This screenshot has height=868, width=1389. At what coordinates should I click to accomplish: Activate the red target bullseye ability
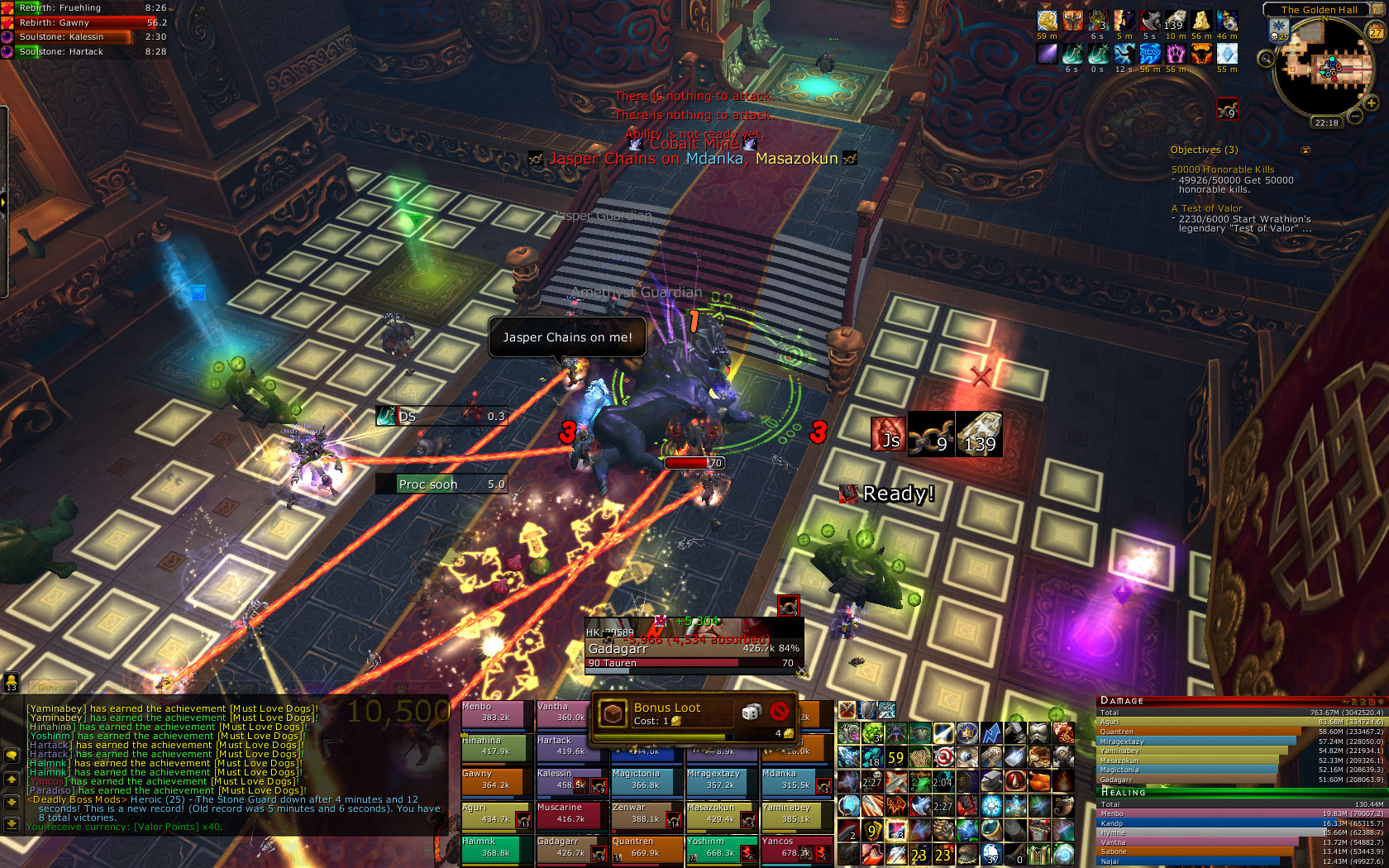(943, 757)
